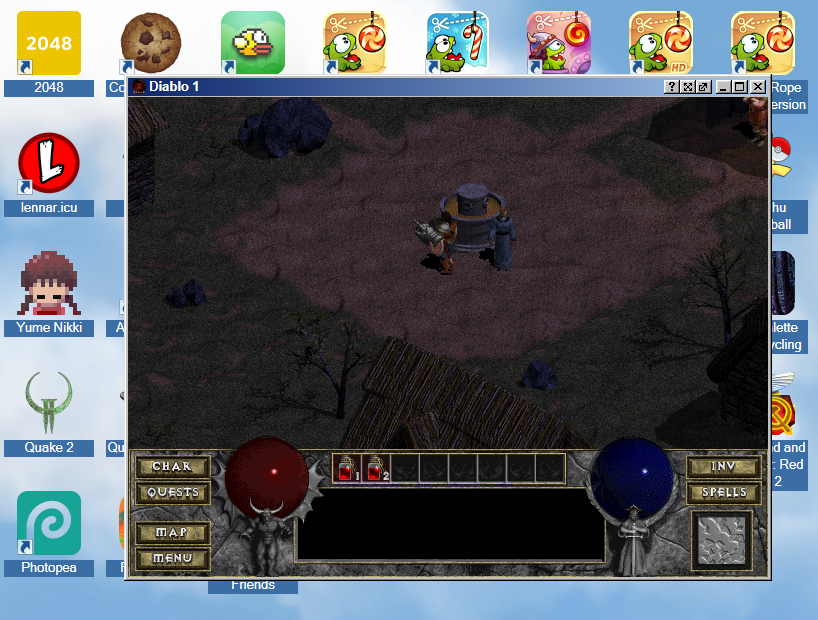Open the INV inventory panel
The width and height of the screenshot is (818, 620).
pyautogui.click(x=724, y=467)
